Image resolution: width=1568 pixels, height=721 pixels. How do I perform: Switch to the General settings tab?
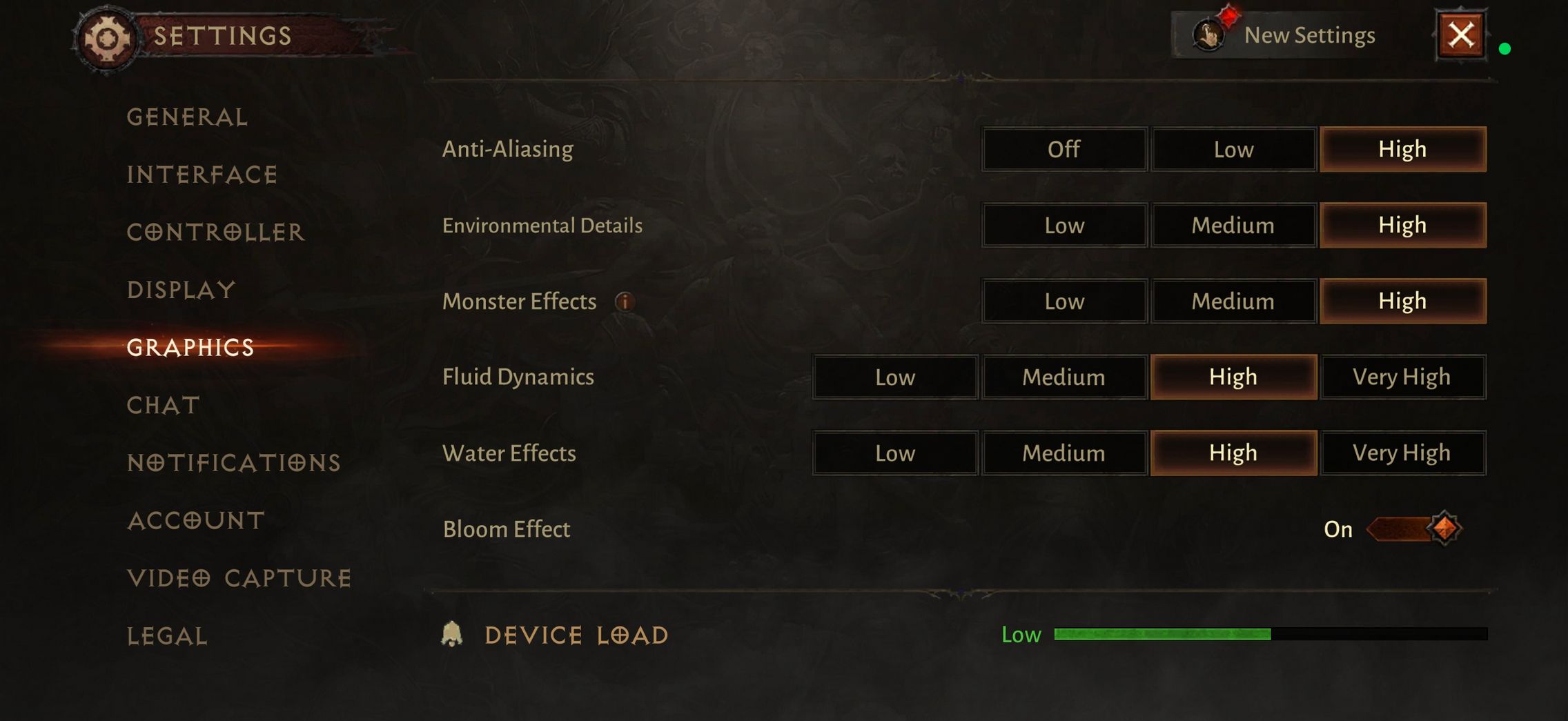pos(187,117)
